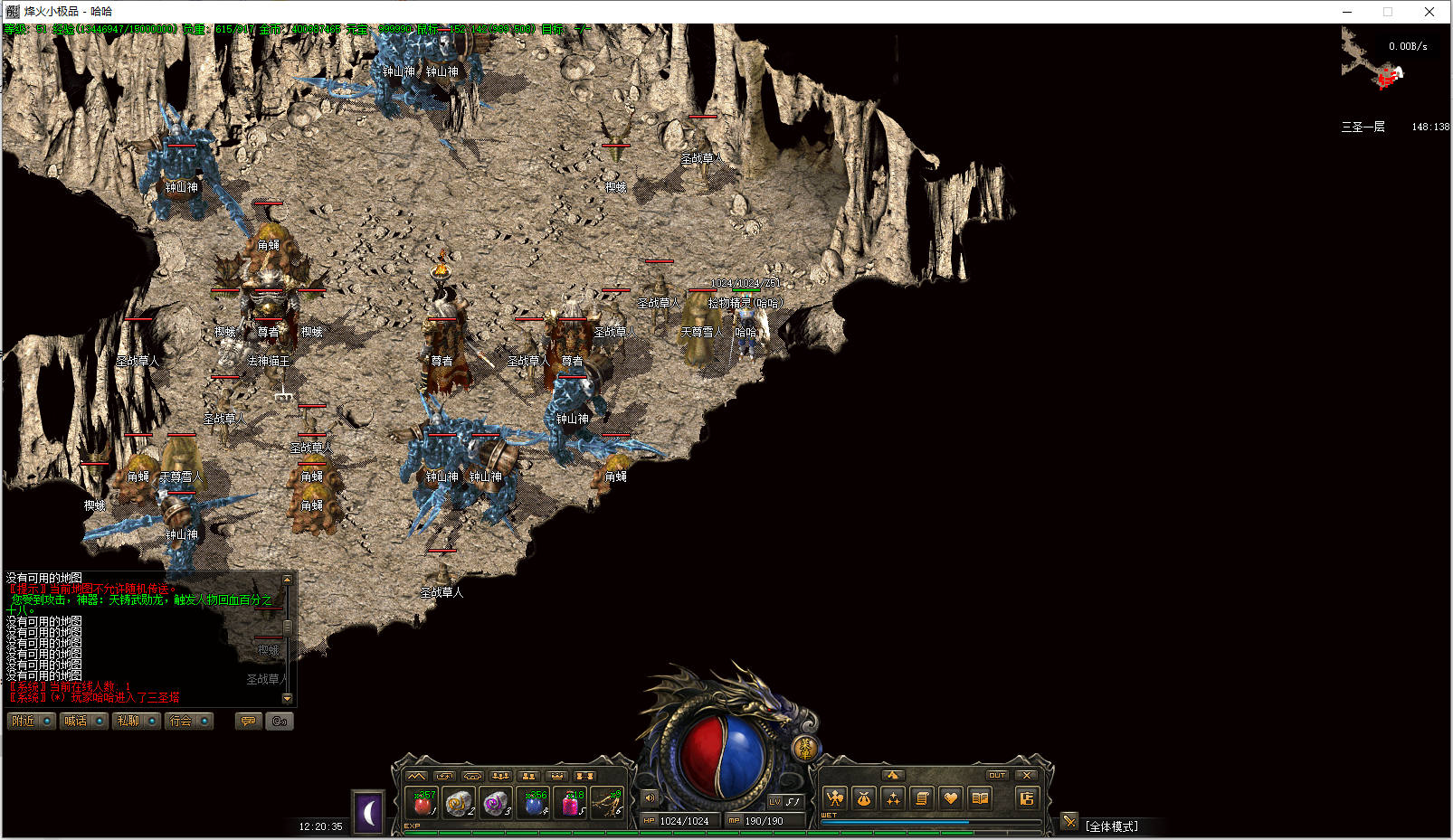This screenshot has width=1453, height=840.
Task: Open the open-book icon
Action: pyautogui.click(x=979, y=798)
